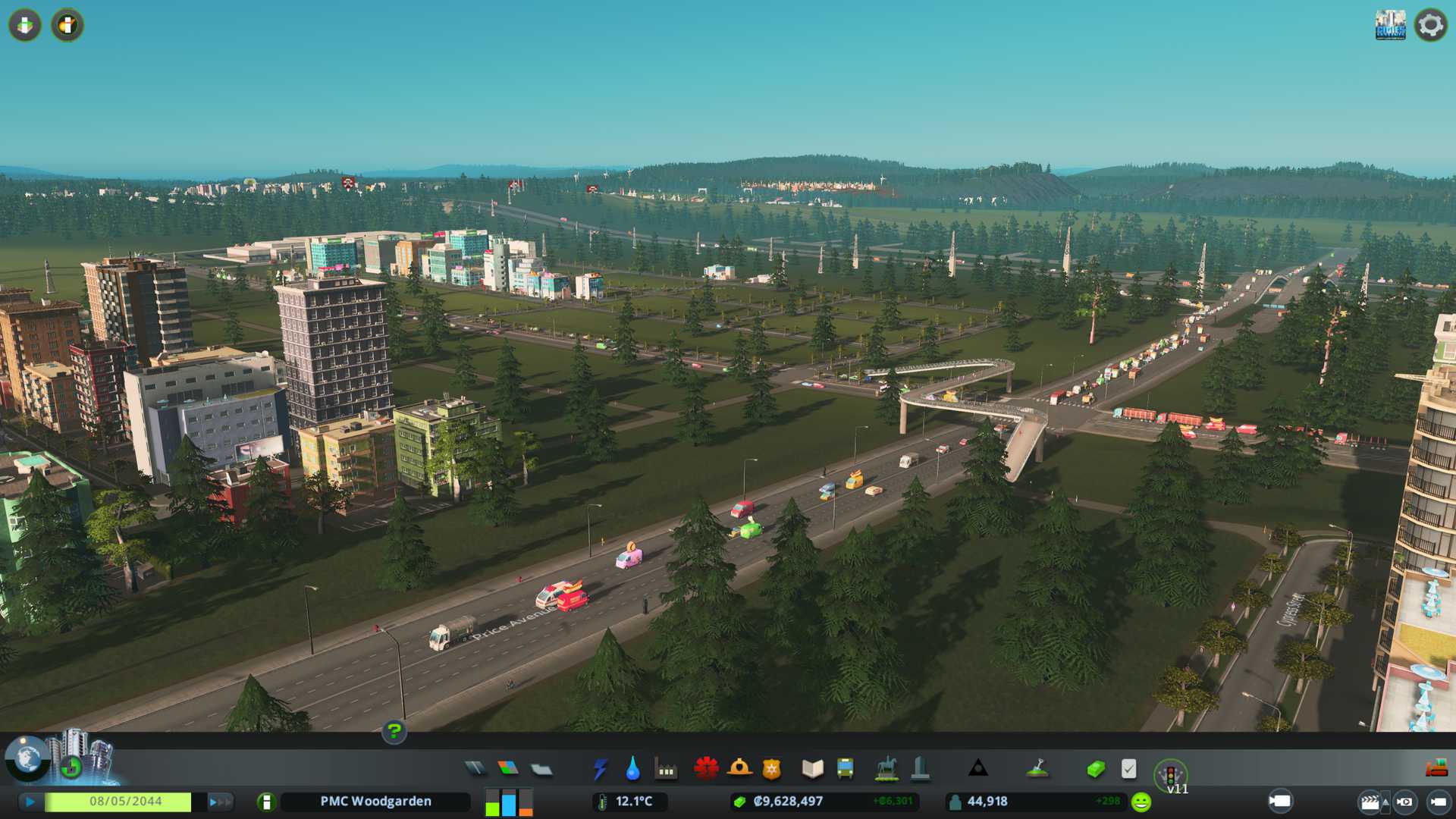This screenshot has height=819, width=1456.
Task: Open the Healthcare red cross menu
Action: 706,769
